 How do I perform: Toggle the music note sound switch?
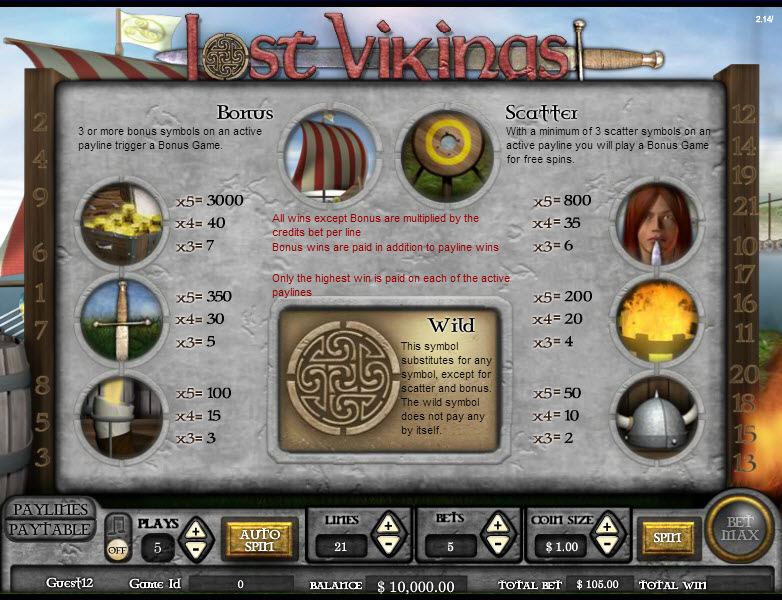(x=117, y=536)
